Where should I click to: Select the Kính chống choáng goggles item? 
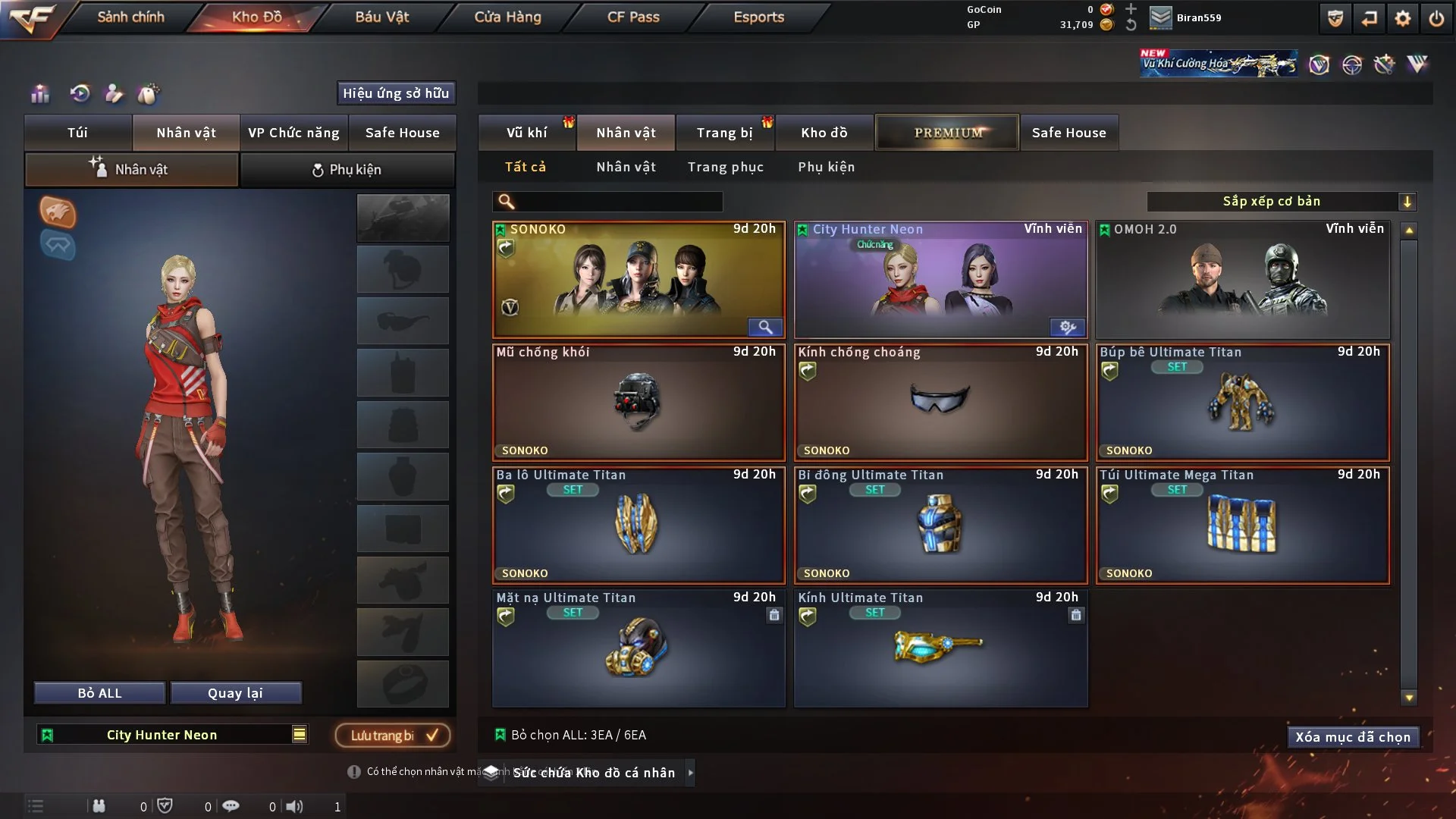tap(940, 403)
